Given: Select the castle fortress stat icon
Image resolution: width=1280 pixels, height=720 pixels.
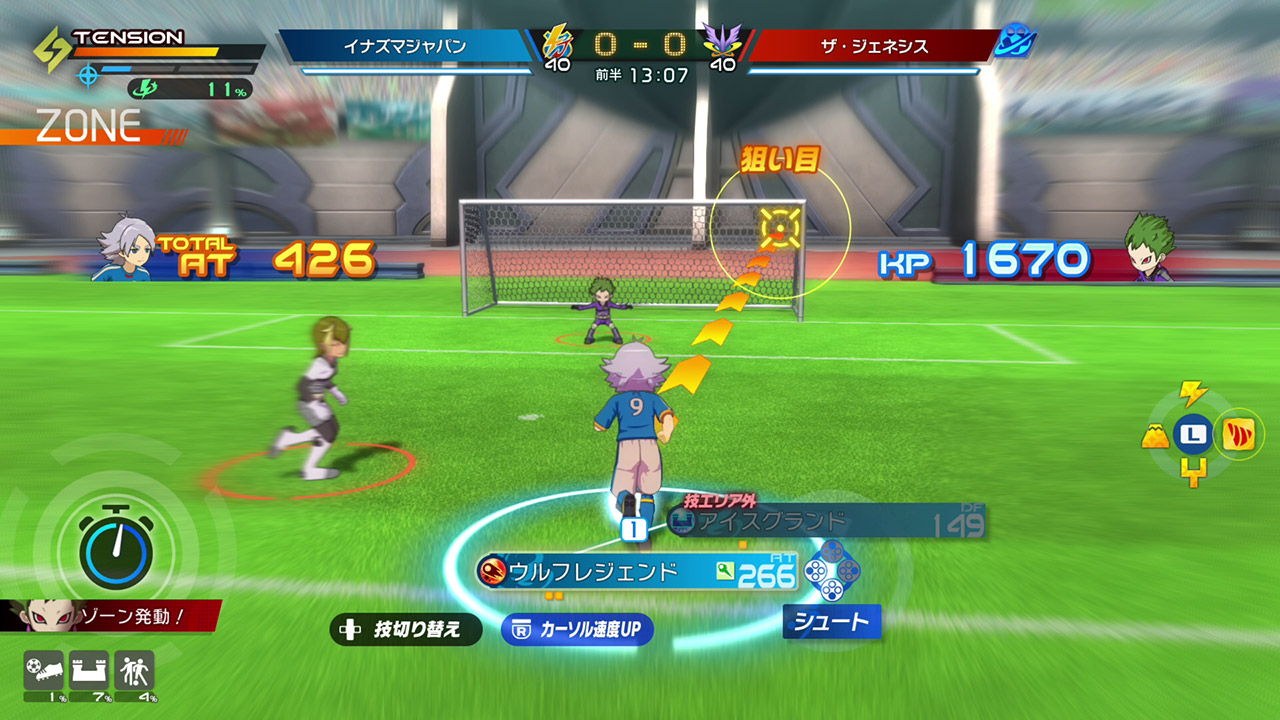Looking at the screenshot, I should [x=88, y=667].
